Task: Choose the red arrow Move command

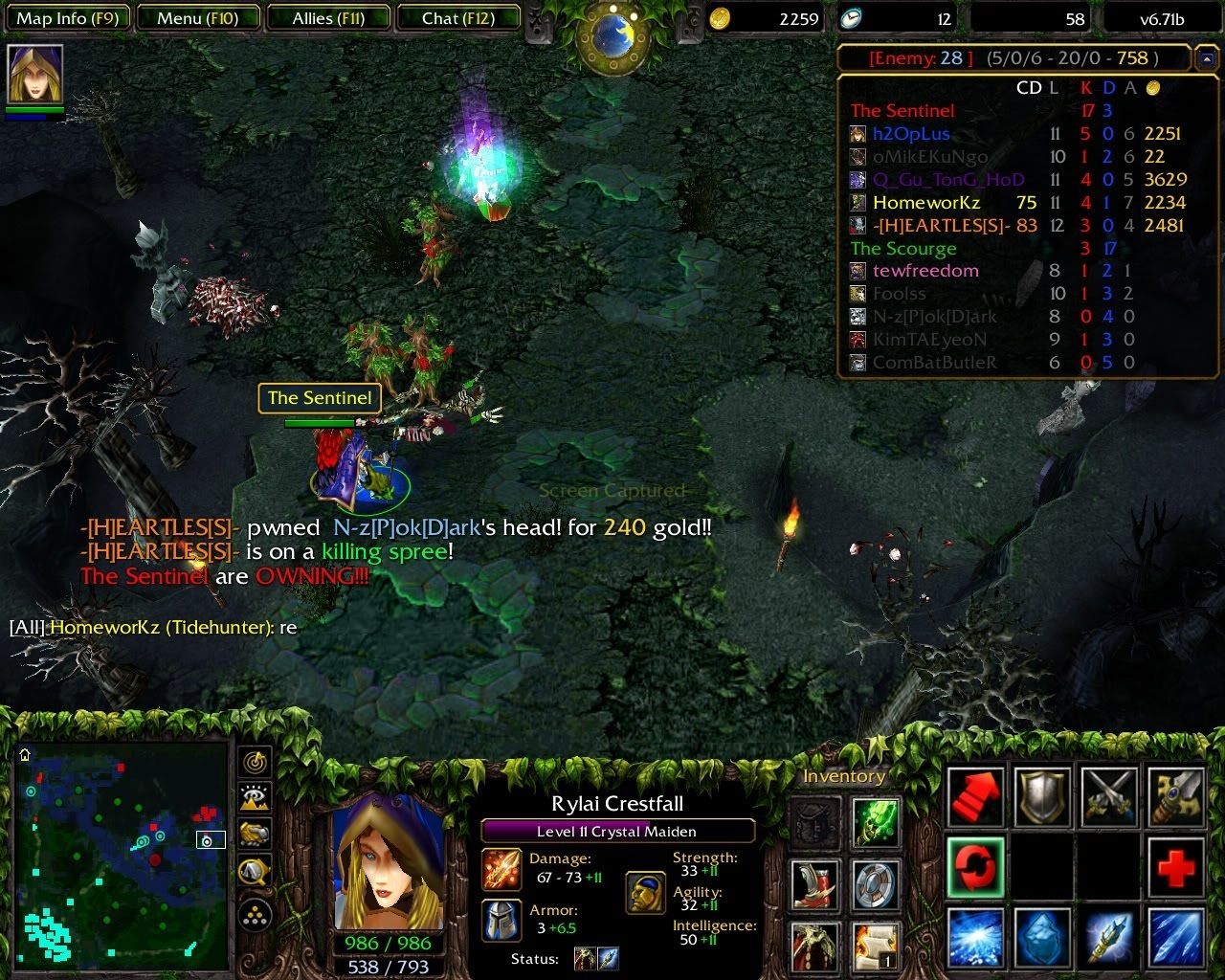Action: click(x=975, y=797)
